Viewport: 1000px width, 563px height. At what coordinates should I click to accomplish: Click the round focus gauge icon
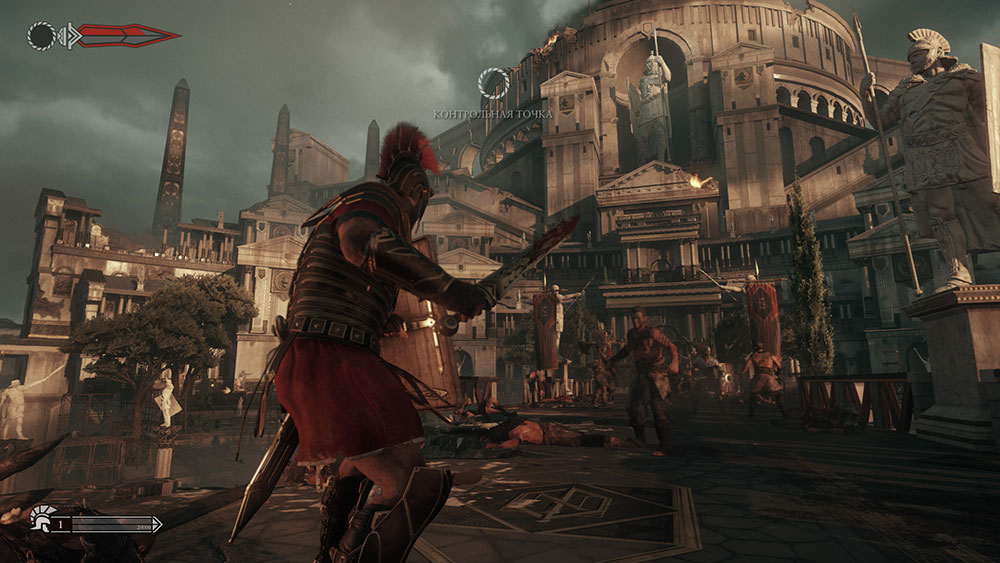(41, 37)
